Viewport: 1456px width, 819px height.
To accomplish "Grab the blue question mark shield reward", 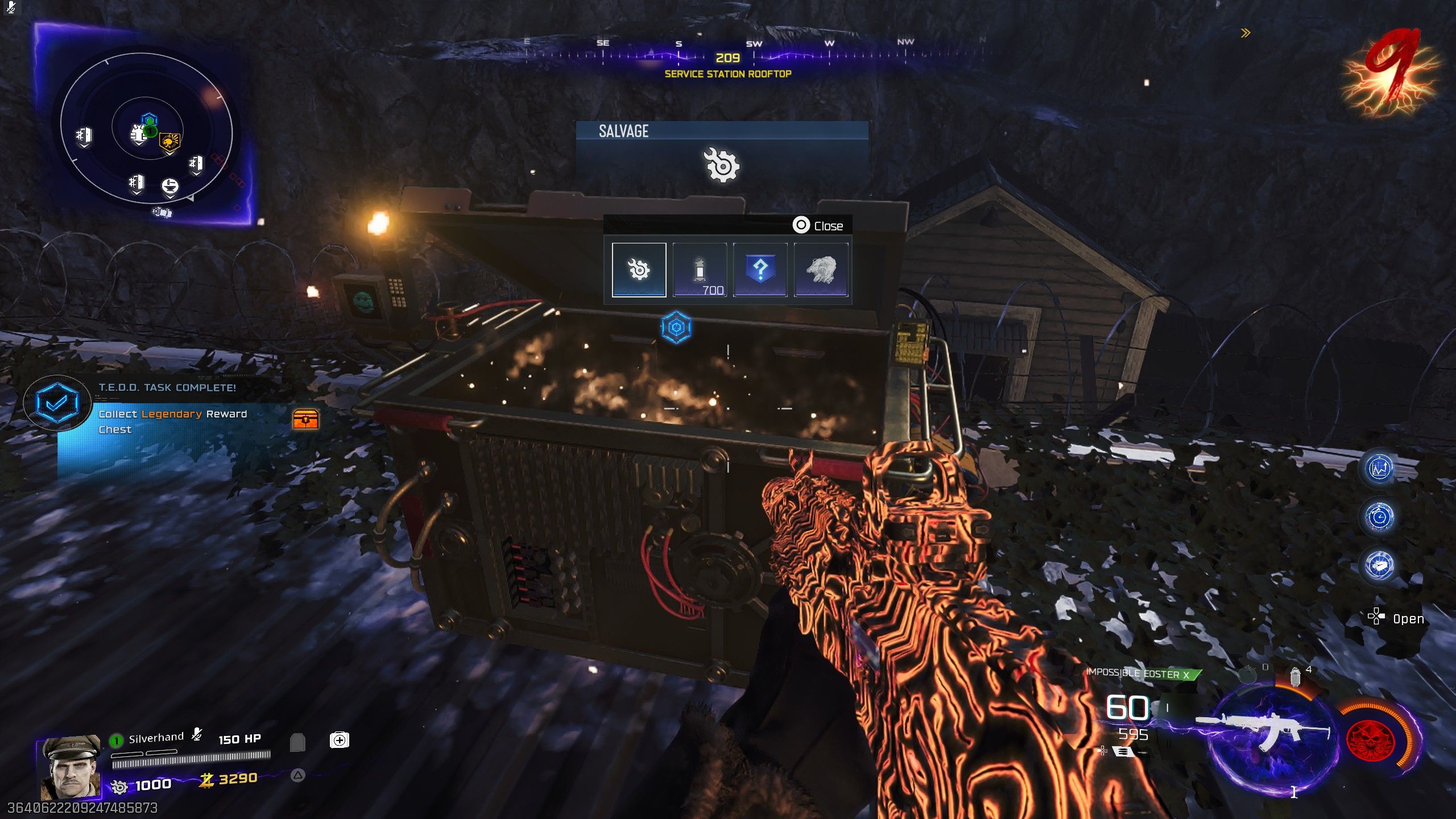I will (x=760, y=270).
